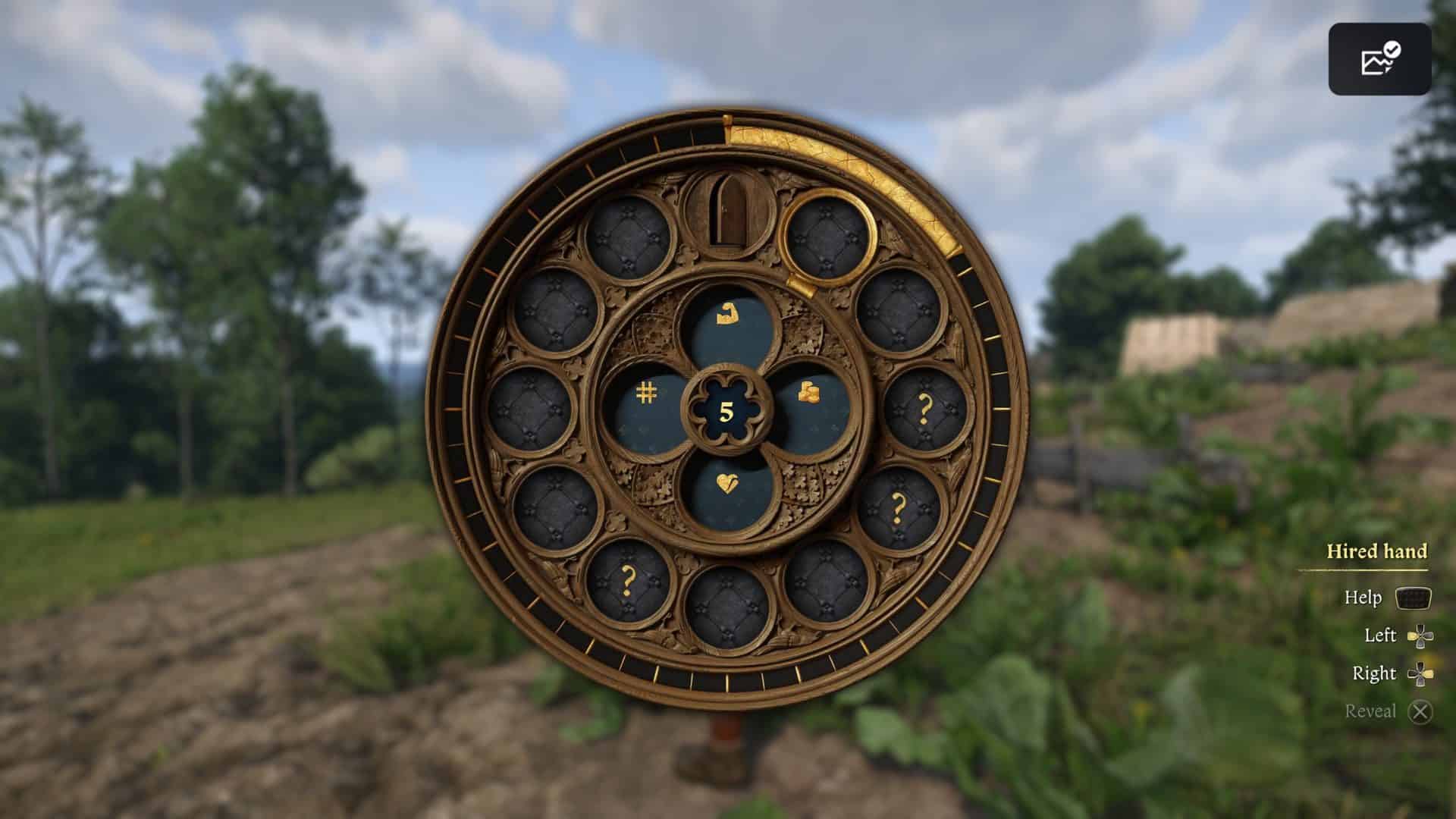This screenshot has width=1456, height=819.
Task: Click the center rosette showing 5
Action: coord(726,410)
